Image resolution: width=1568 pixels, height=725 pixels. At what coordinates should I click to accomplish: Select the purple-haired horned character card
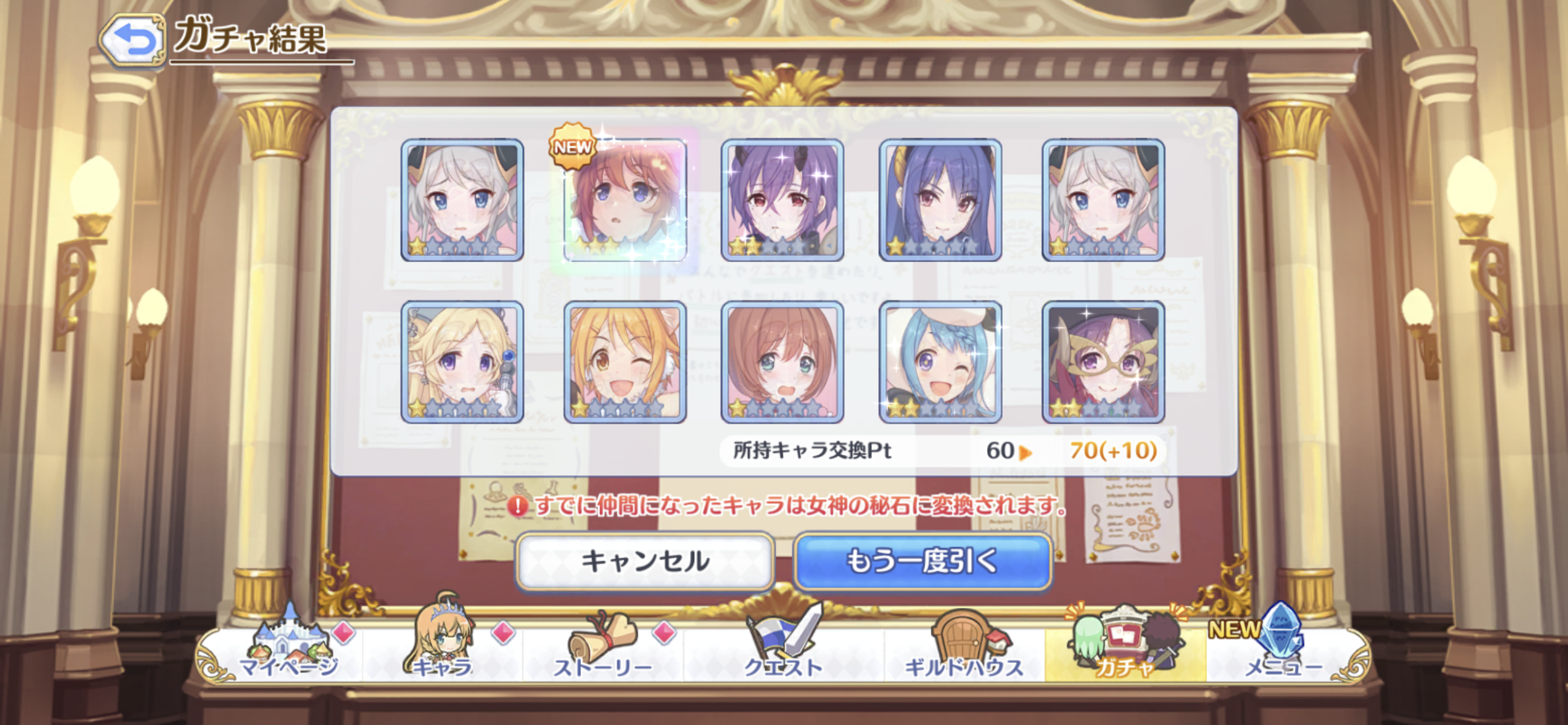pos(782,200)
